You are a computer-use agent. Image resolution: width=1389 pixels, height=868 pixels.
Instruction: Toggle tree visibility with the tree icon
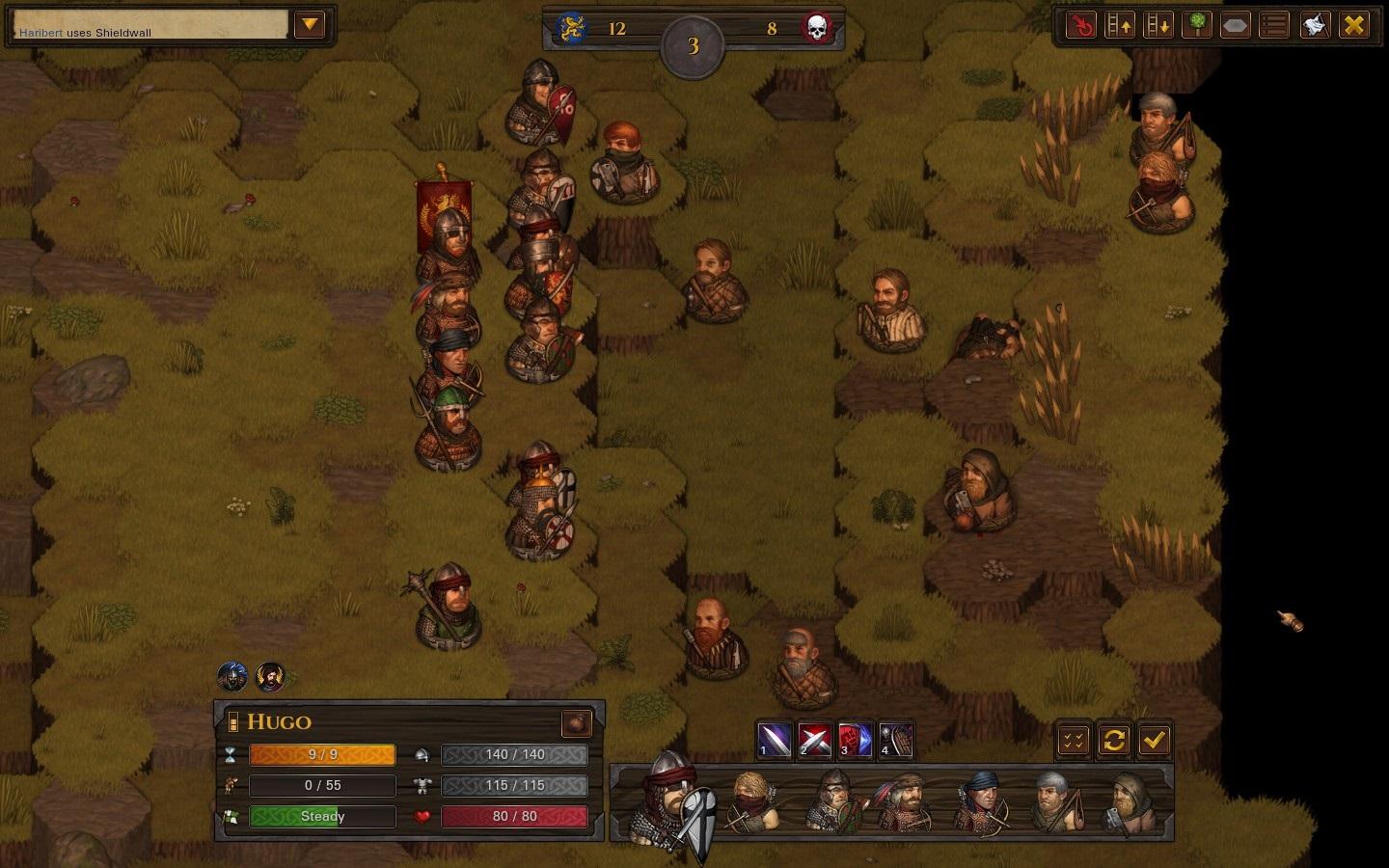1197,25
